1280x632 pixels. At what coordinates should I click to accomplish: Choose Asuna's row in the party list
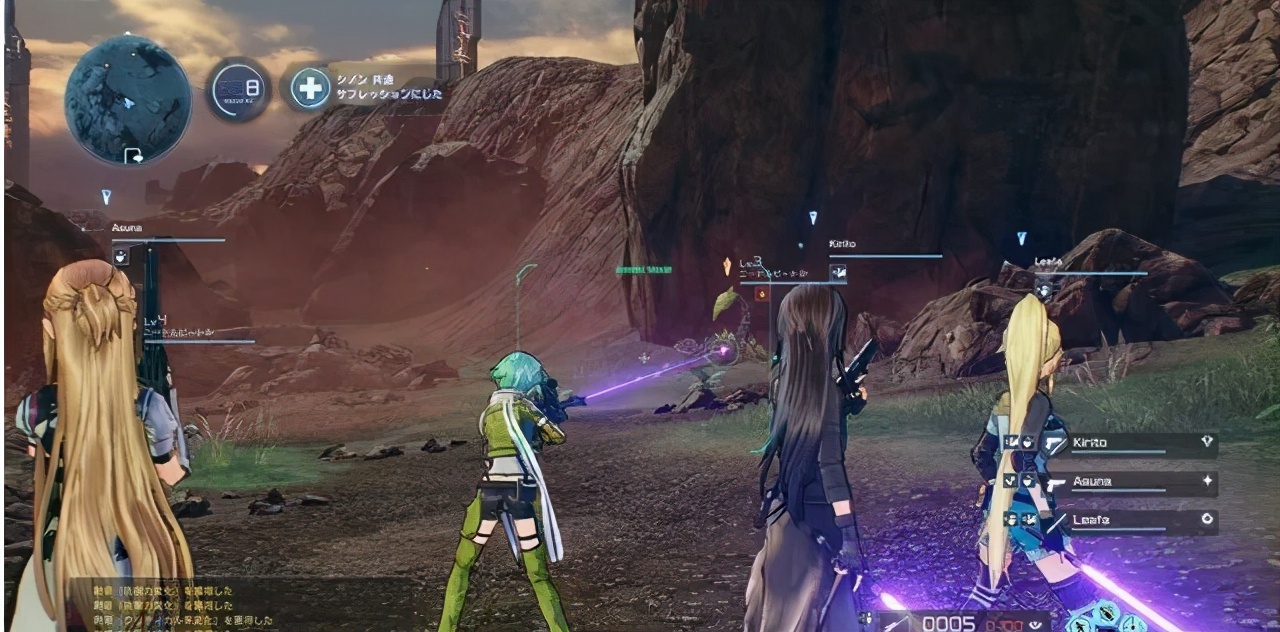[1110, 483]
